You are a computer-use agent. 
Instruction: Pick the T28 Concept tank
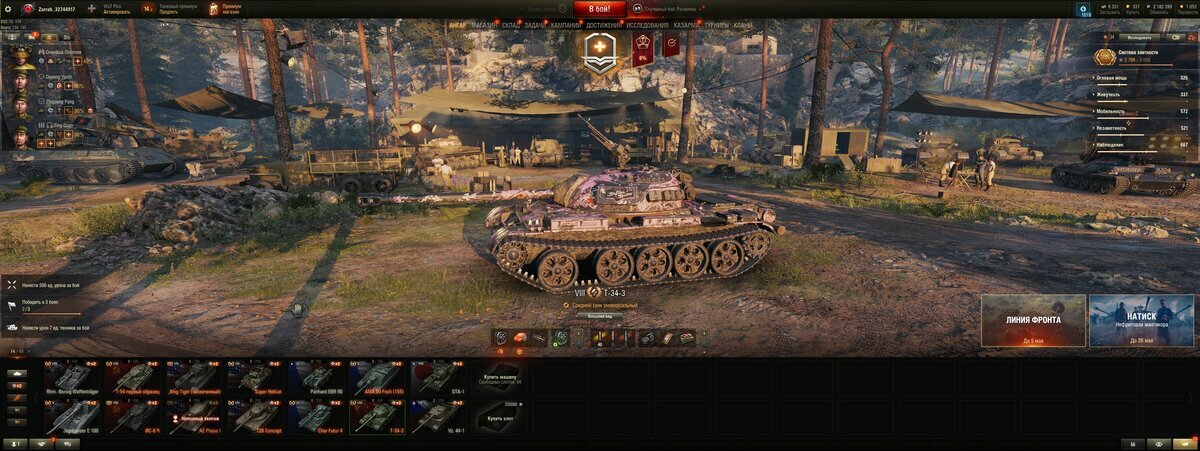(x=257, y=417)
